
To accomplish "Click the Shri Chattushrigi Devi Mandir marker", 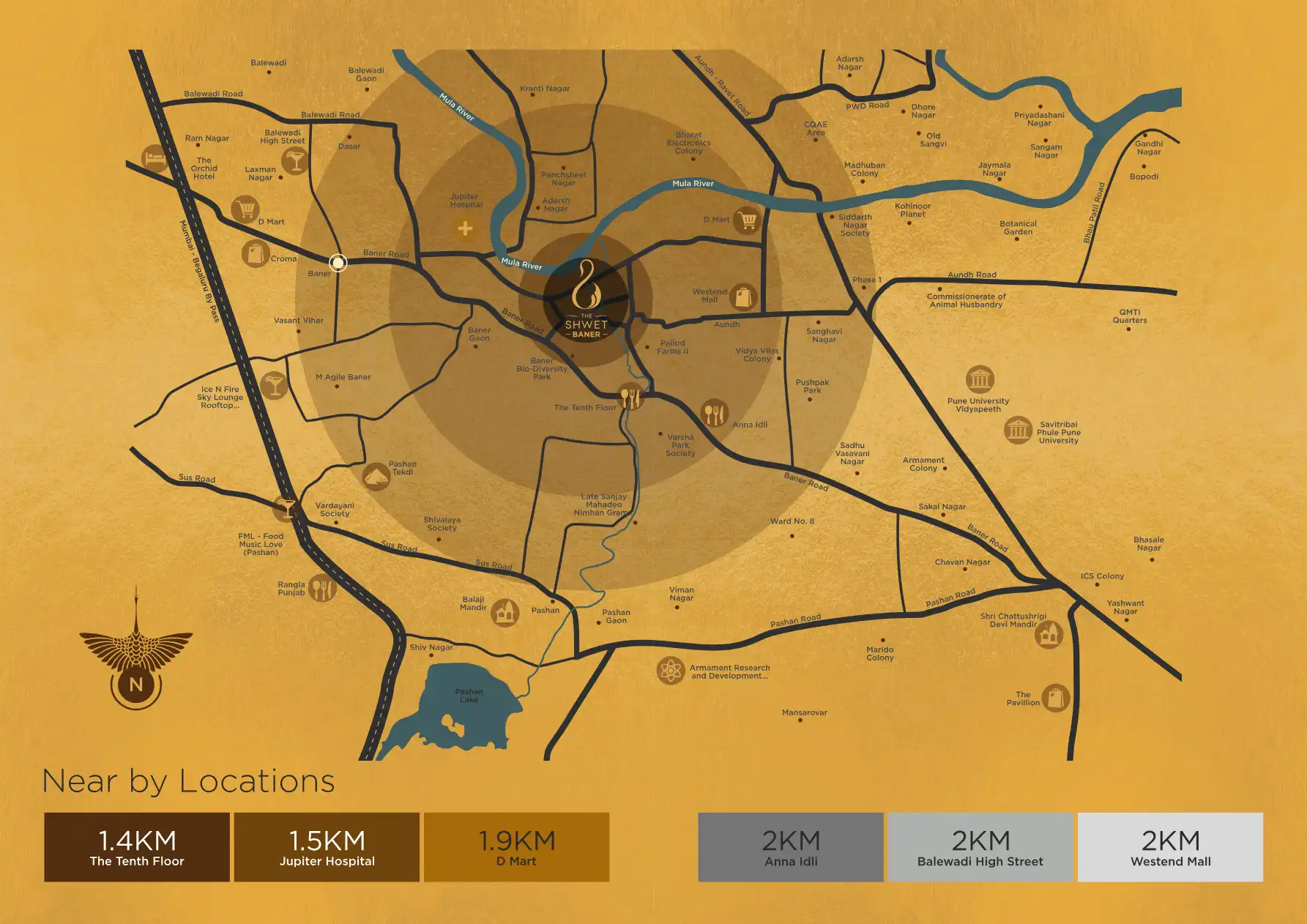I will (x=1049, y=634).
